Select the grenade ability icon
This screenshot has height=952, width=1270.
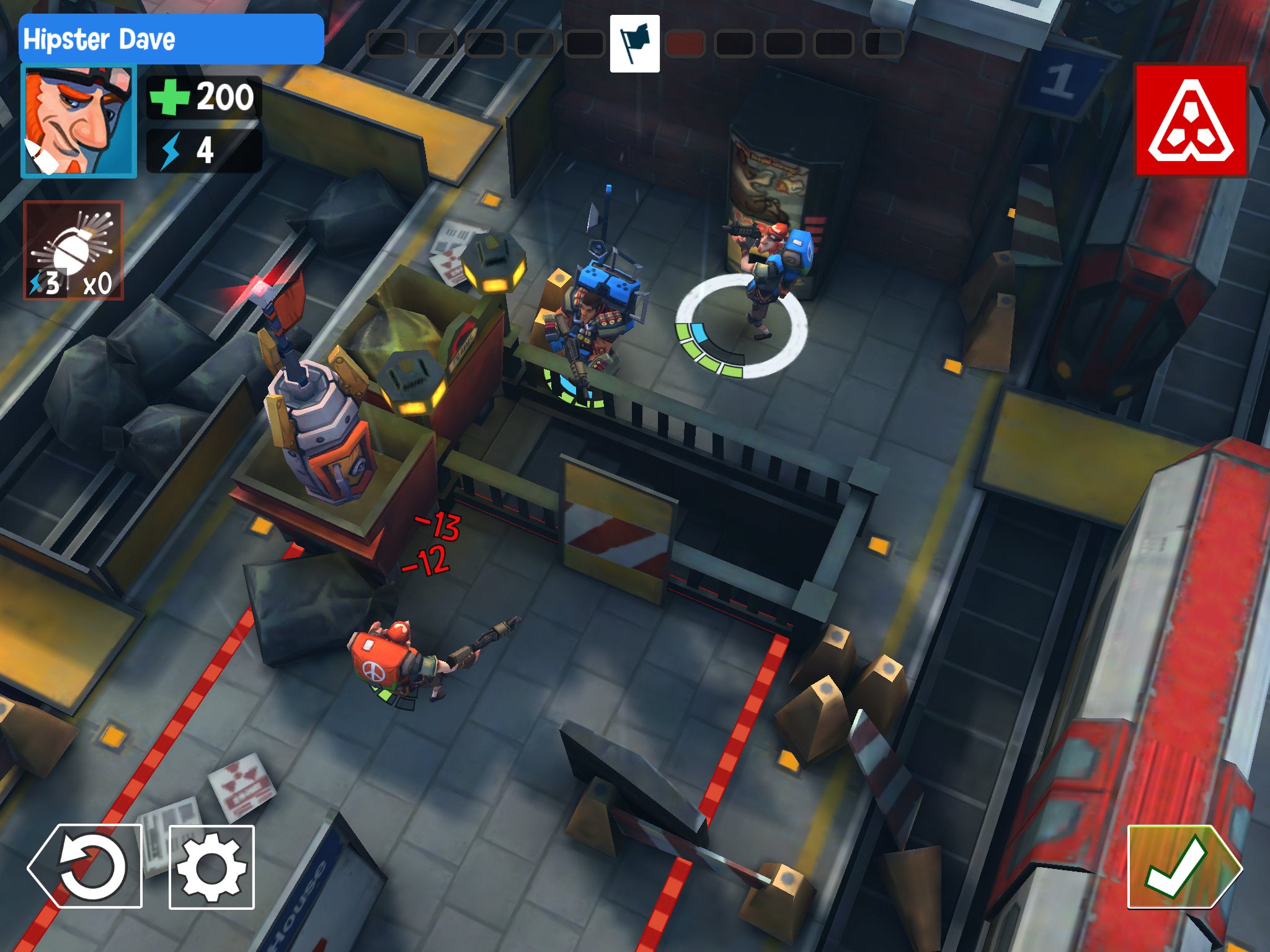[x=74, y=250]
